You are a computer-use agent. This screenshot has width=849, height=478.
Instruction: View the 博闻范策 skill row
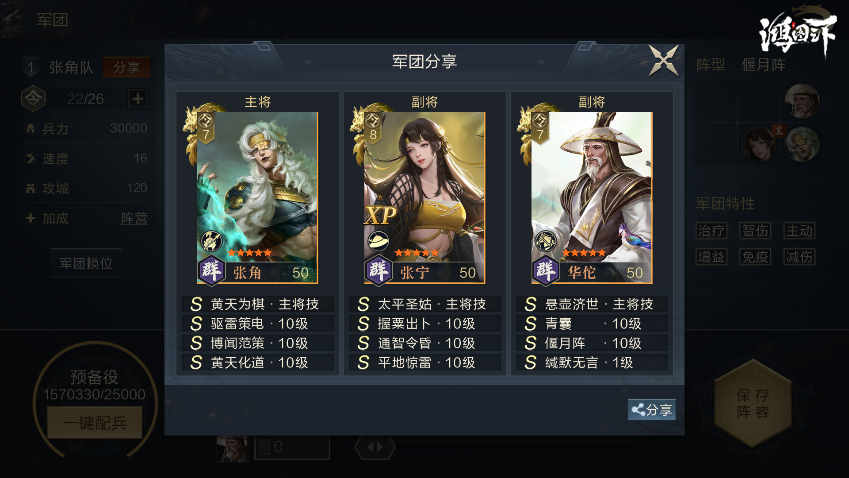tap(258, 343)
